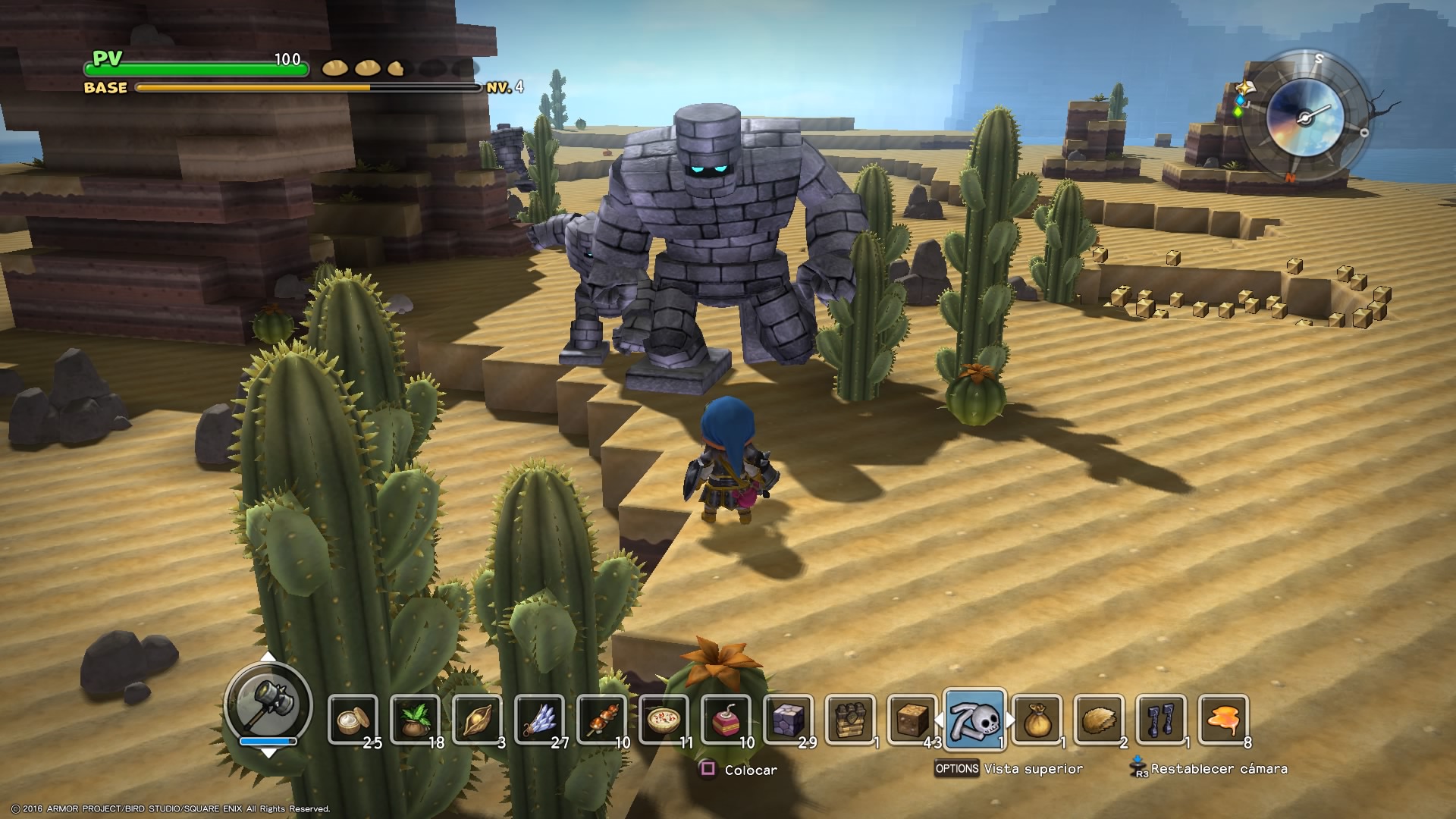Choose the green medicinal herb bag slot
This screenshot has width=1456, height=819.
415,719
